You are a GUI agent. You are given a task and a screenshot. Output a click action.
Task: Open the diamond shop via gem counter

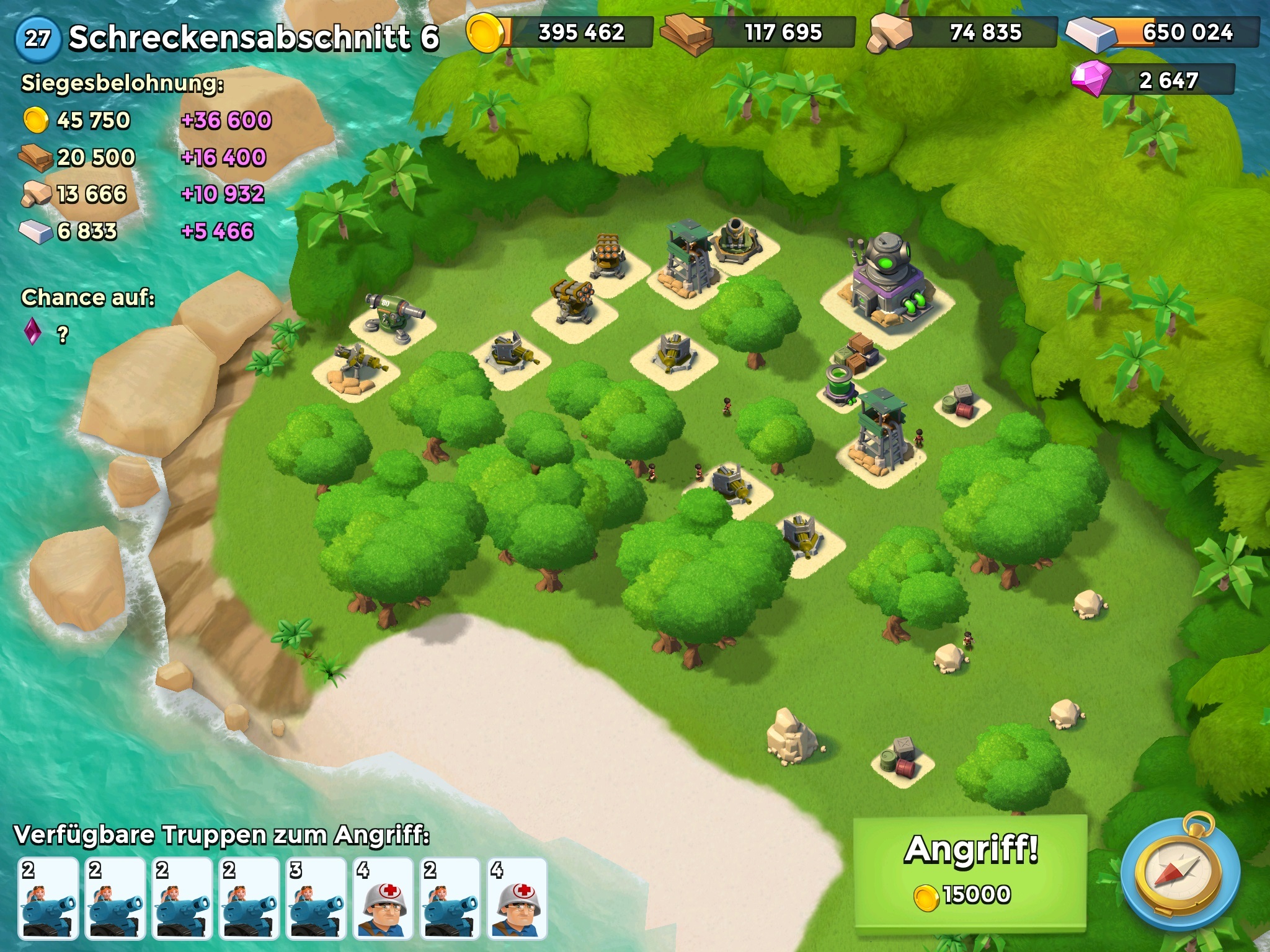coord(1153,80)
